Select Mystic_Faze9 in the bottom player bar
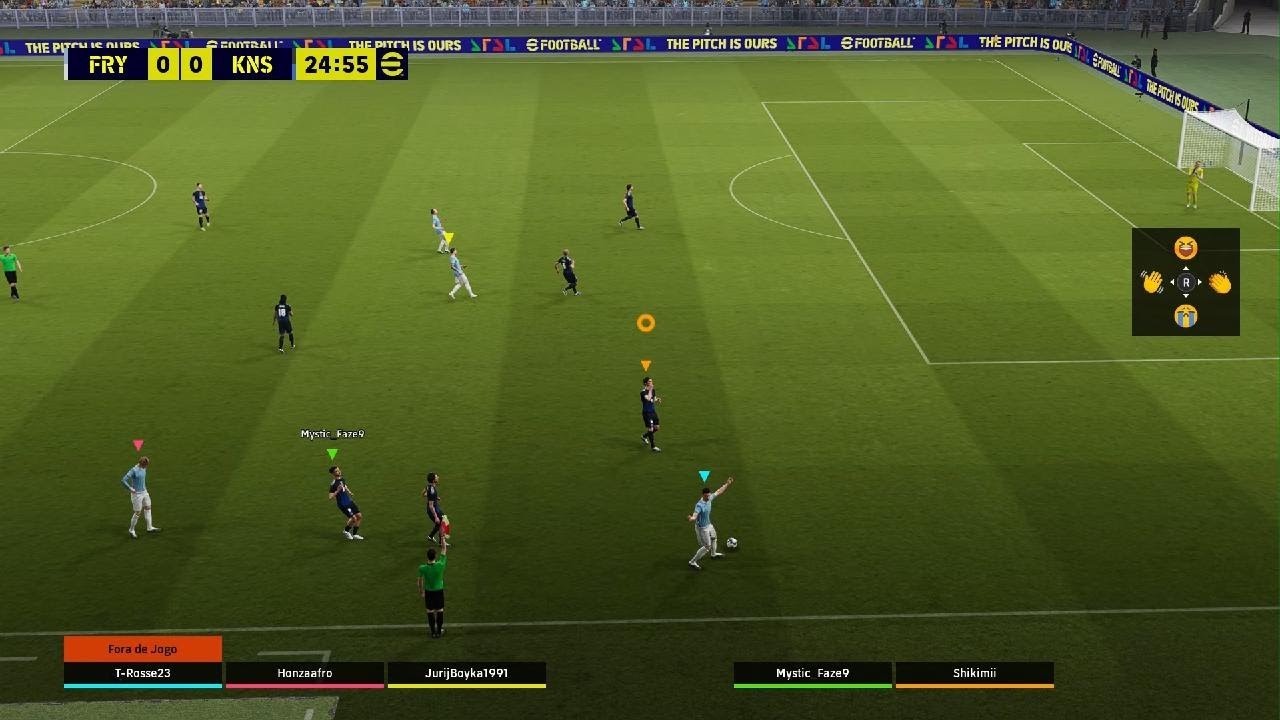1280x720 pixels. tap(813, 674)
